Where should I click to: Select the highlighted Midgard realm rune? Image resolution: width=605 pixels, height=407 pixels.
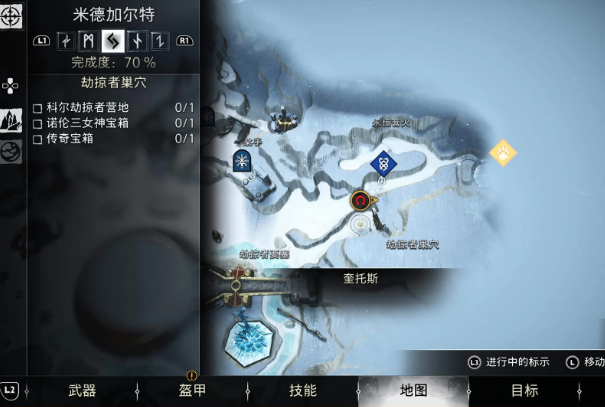pos(112,41)
